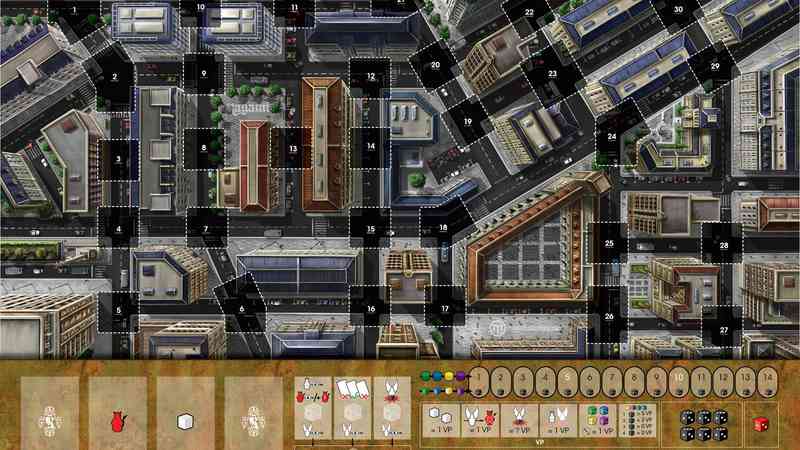The image size is (800, 450).
Task: Select street space 24 on the map
Action: (611, 136)
